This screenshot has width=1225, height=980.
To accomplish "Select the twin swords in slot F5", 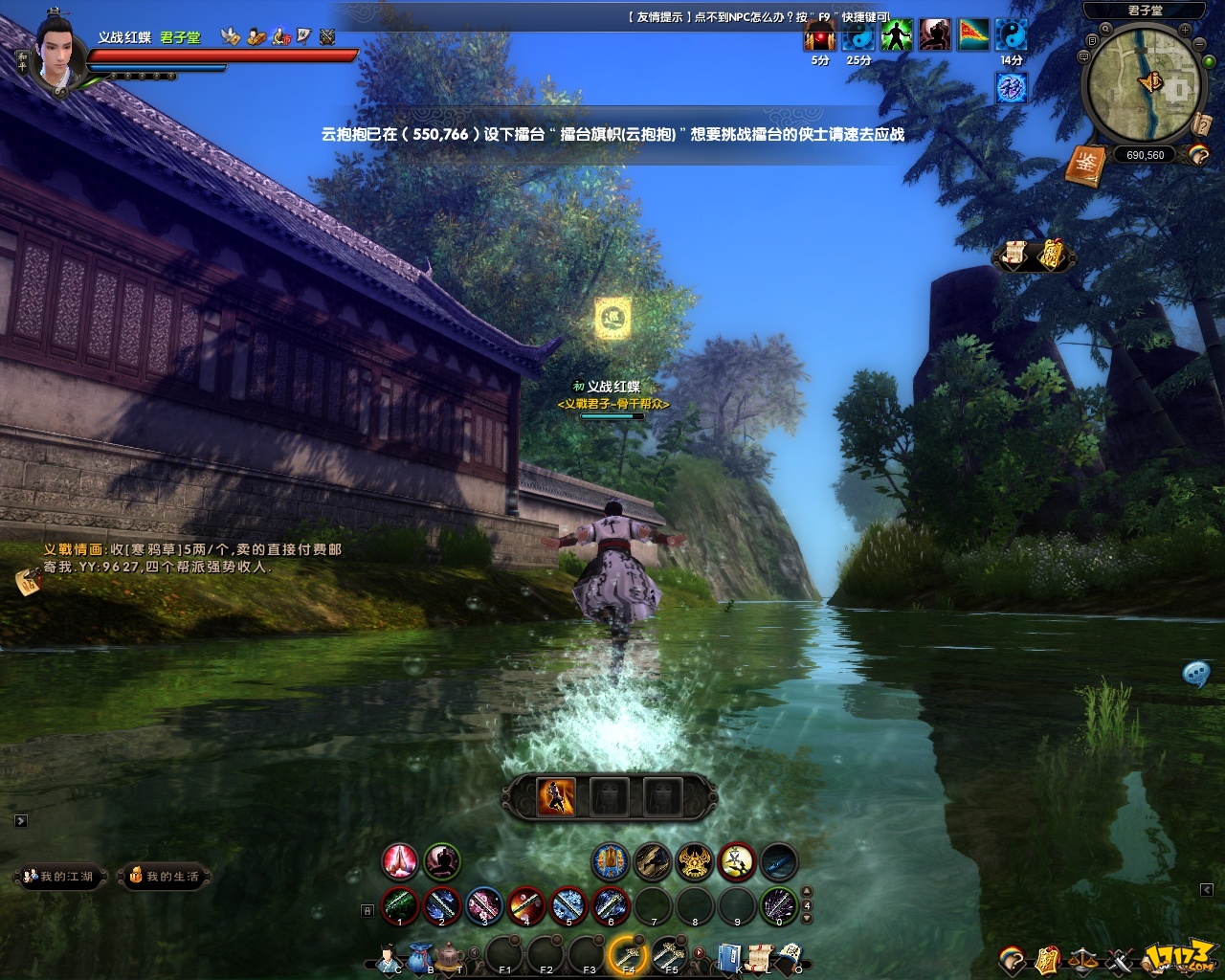I will 670,954.
